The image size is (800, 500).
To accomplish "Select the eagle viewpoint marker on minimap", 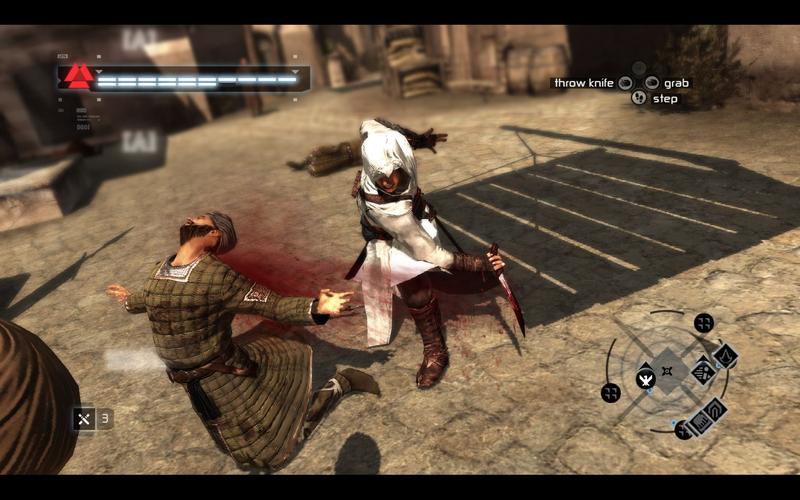I will 645,379.
